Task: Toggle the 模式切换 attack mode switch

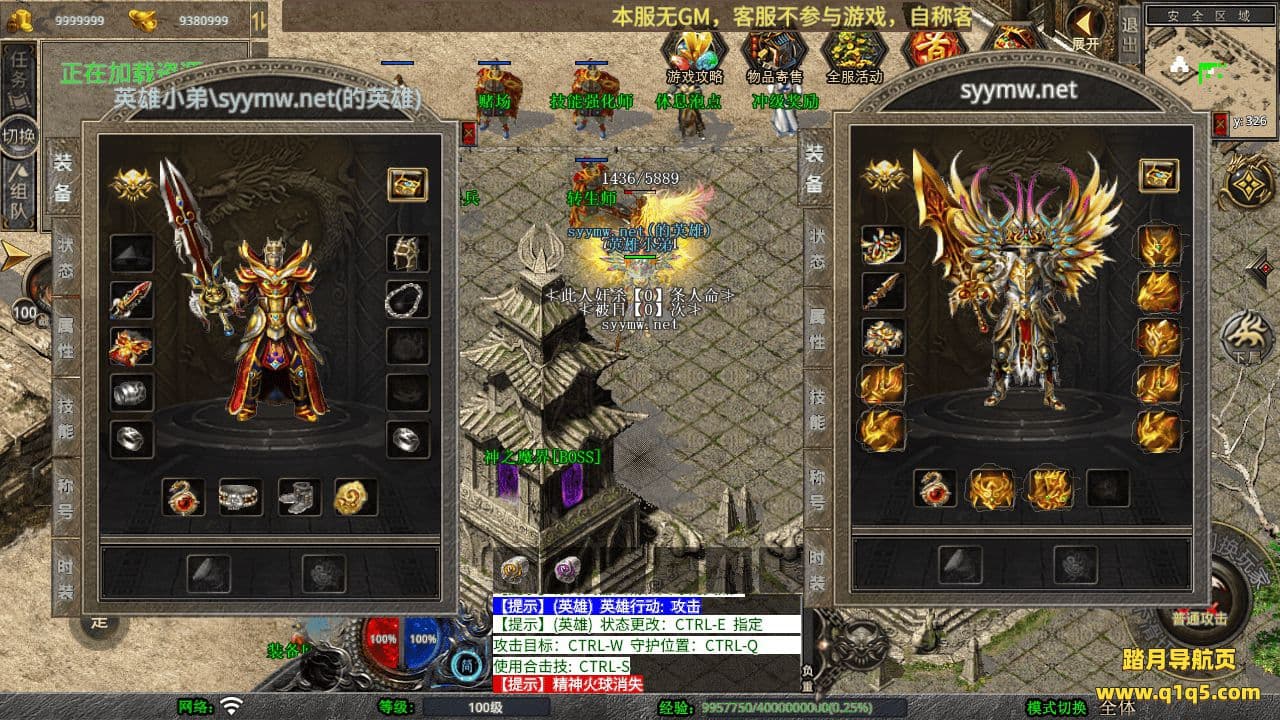Action: [1056, 707]
